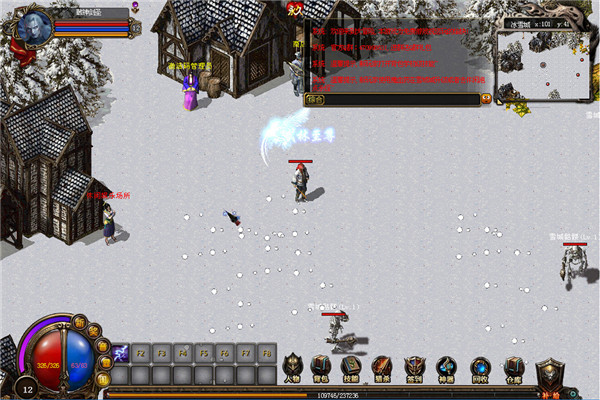This screenshot has height=400, width=600.
Task: Open the 技能 skills menu
Action: click(x=351, y=366)
